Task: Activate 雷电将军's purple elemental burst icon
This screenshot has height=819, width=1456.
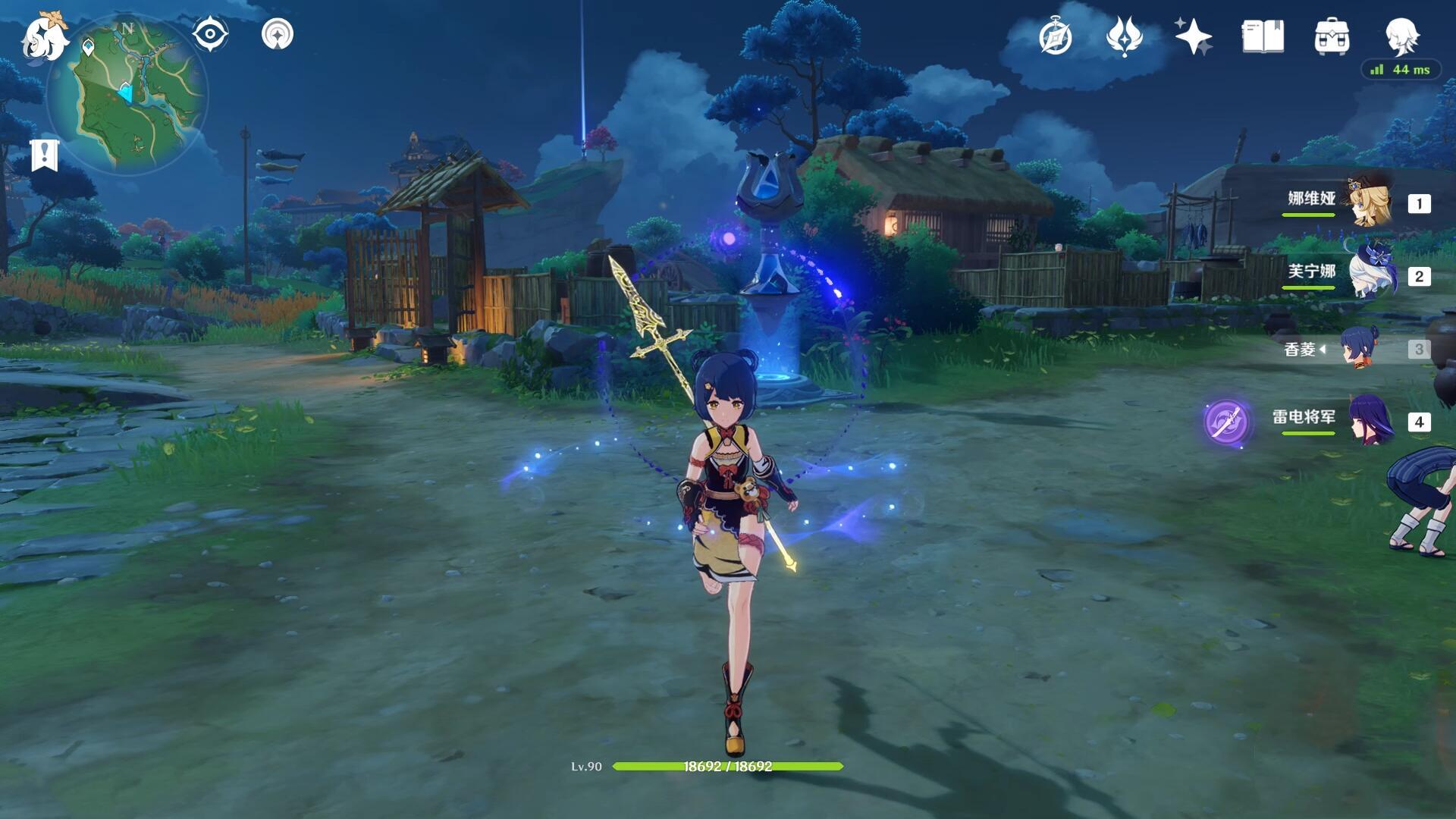Action: 1226,421
